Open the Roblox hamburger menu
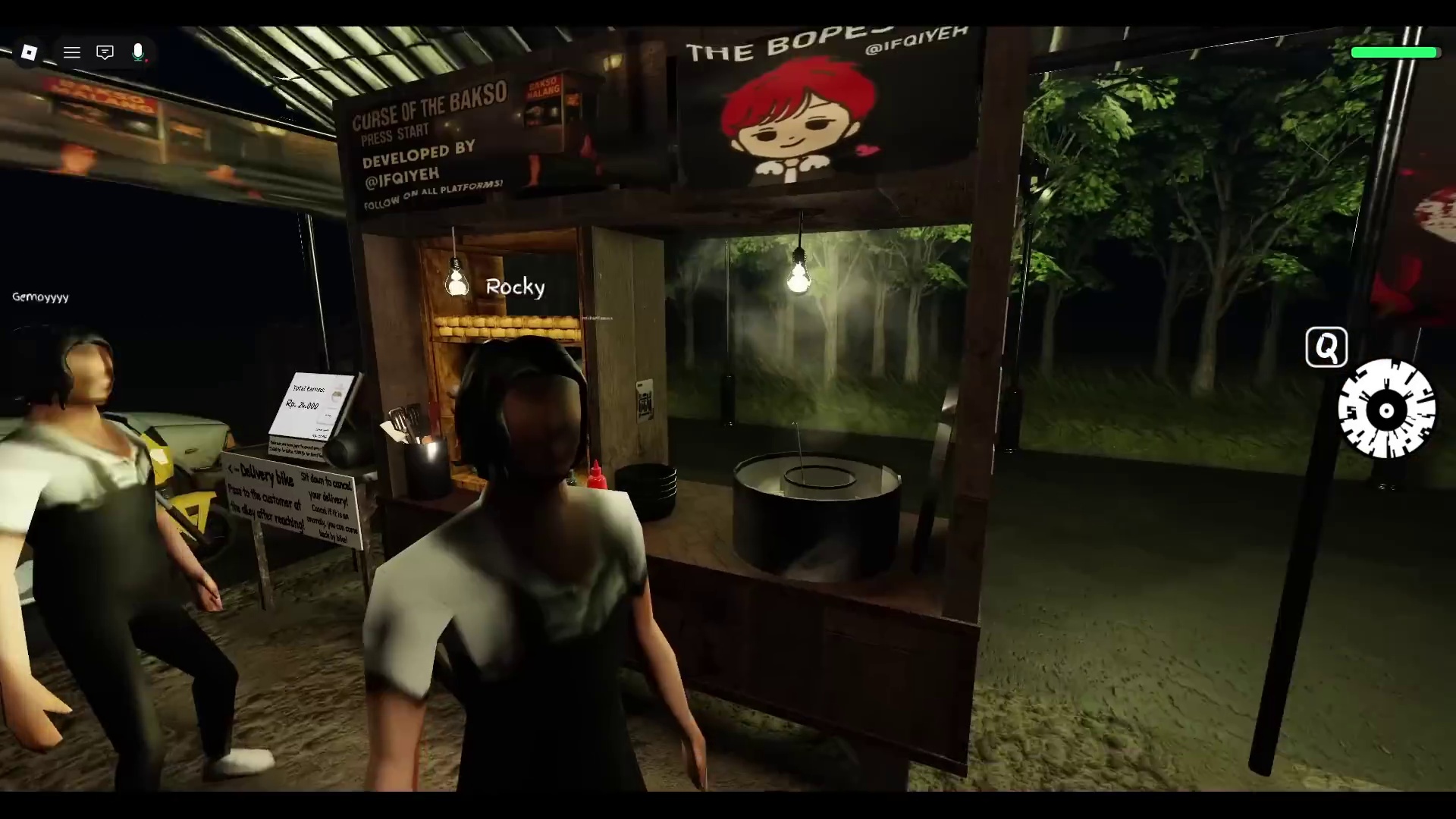The height and width of the screenshot is (819, 1456). click(x=72, y=52)
